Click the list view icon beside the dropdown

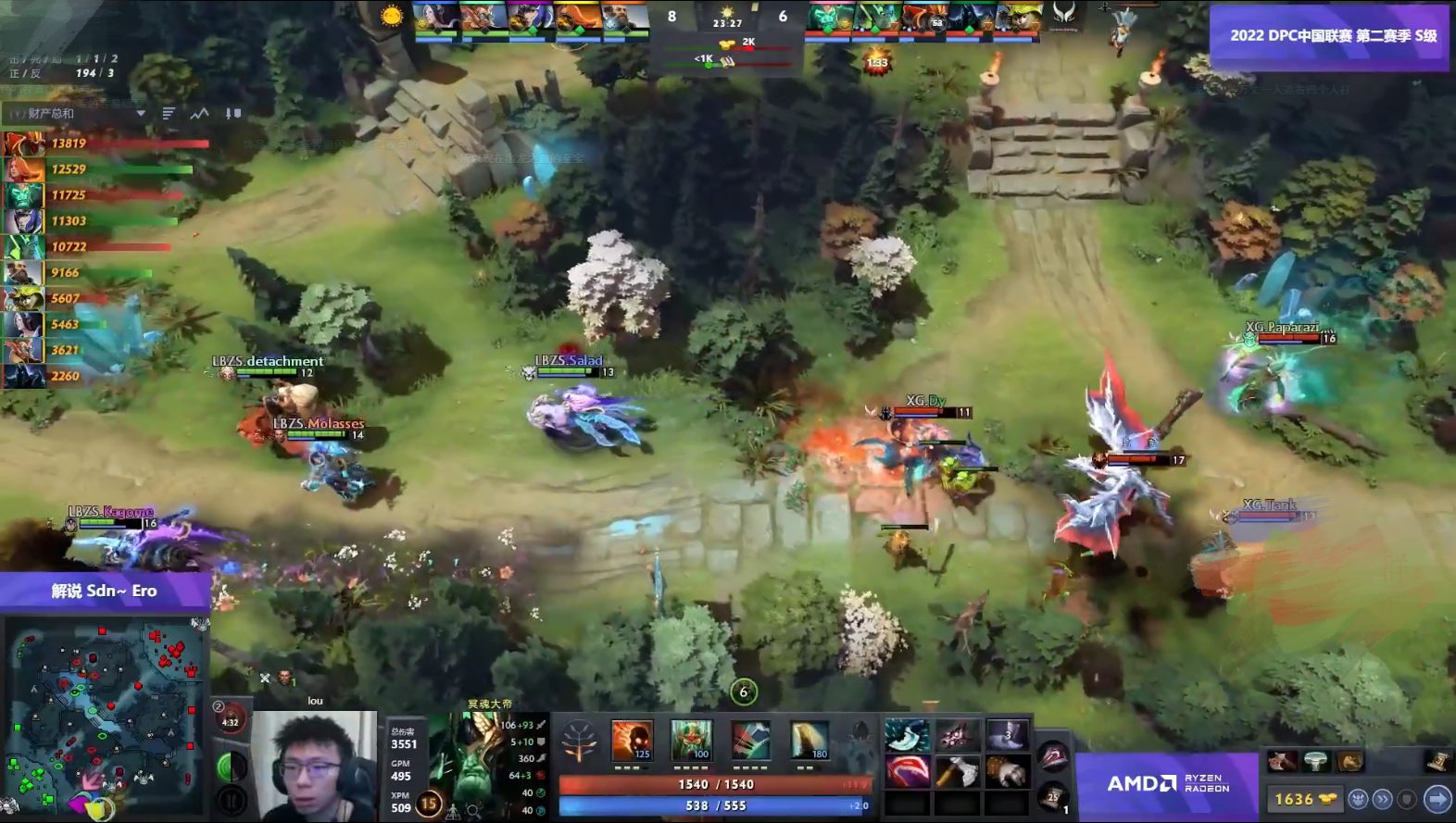click(169, 113)
